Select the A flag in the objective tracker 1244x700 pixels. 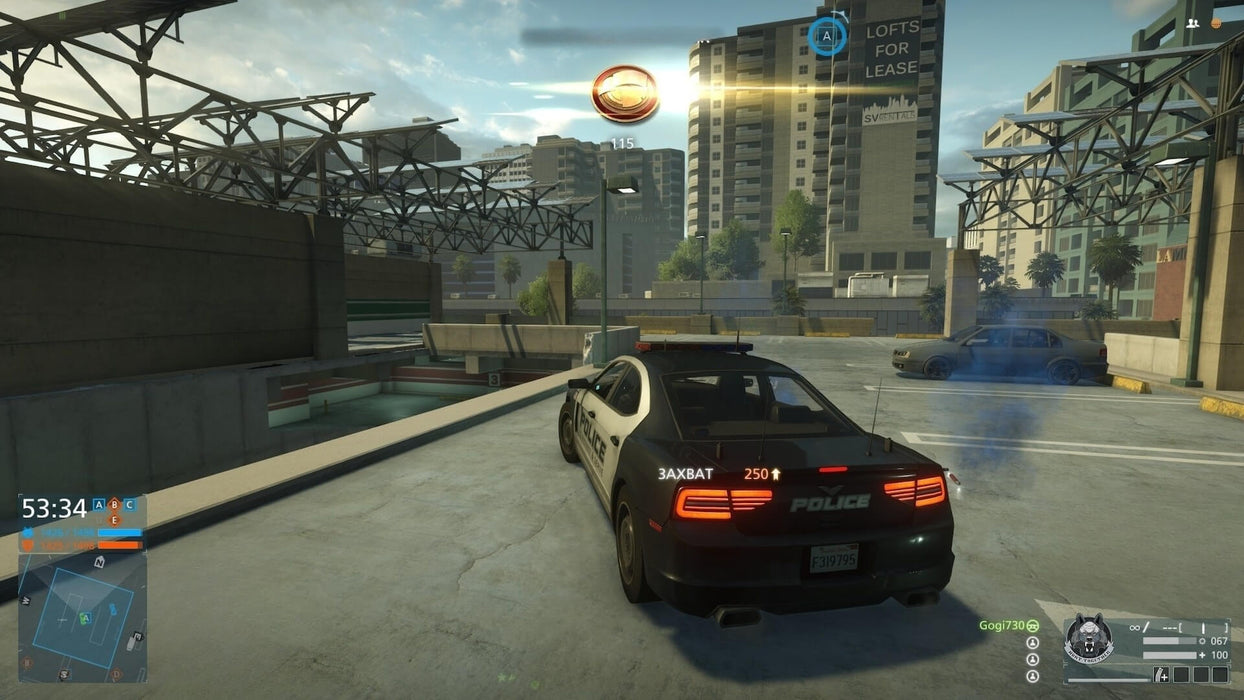pos(99,505)
